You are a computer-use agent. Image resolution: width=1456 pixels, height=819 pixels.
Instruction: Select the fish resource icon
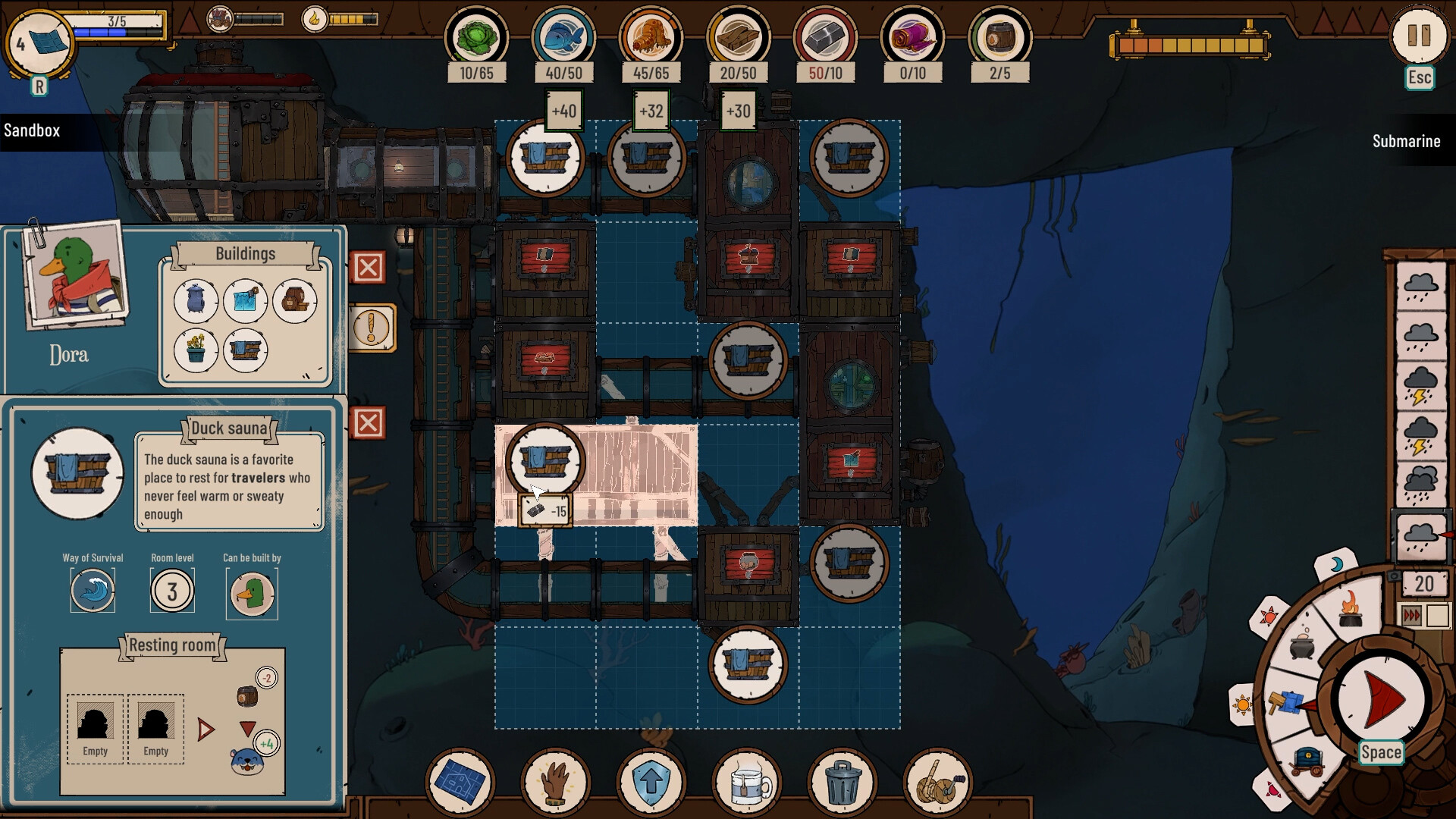563,38
